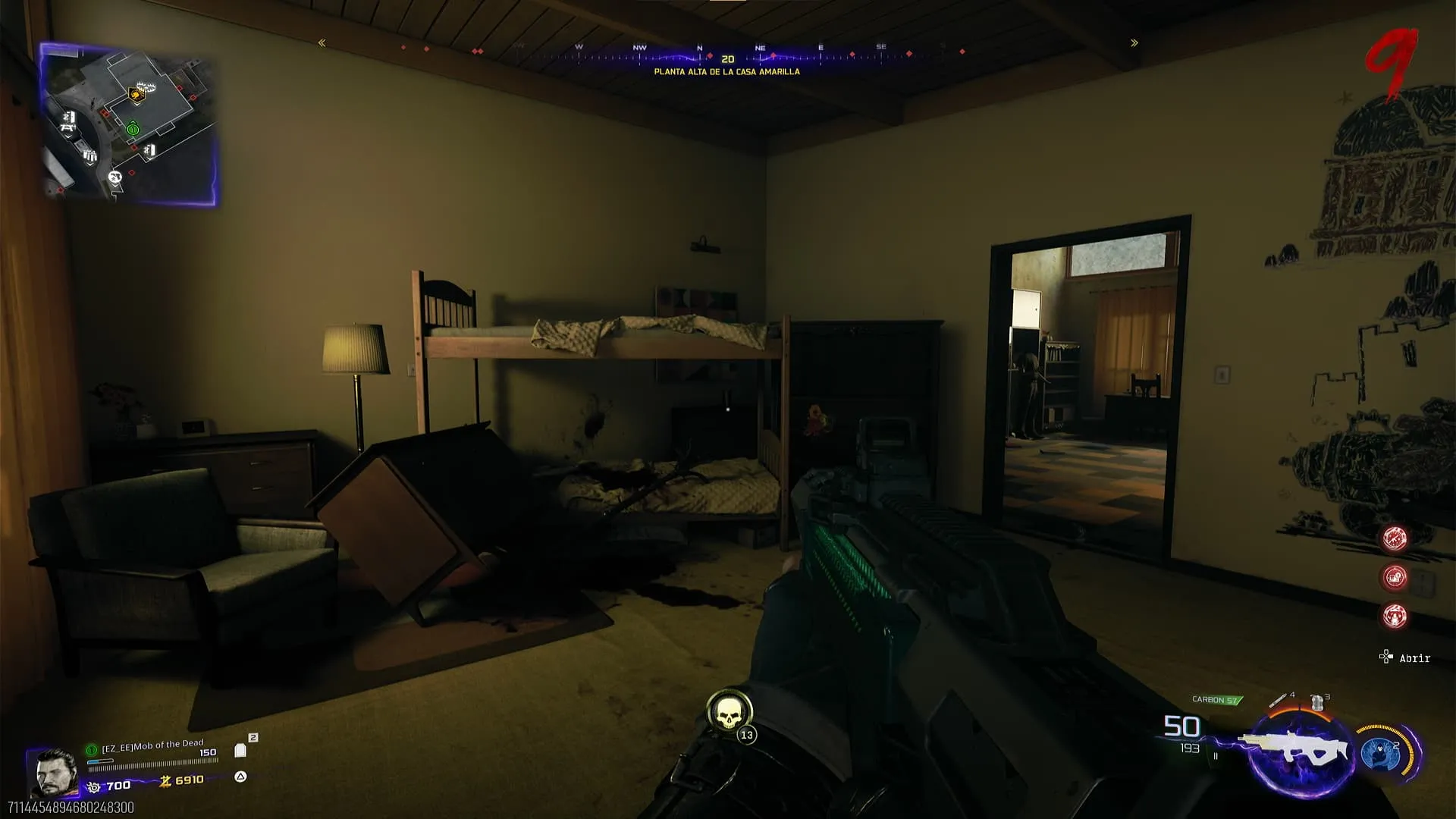Click the salvage gear icon
1456x819 pixels.
[94, 787]
